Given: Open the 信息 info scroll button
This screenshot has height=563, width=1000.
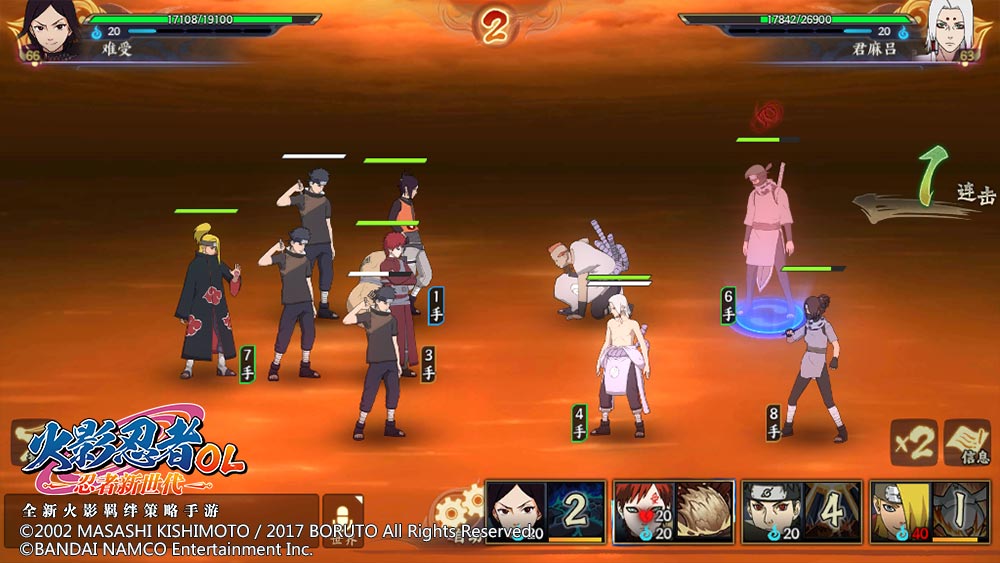Looking at the screenshot, I should pyautogui.click(x=967, y=443).
